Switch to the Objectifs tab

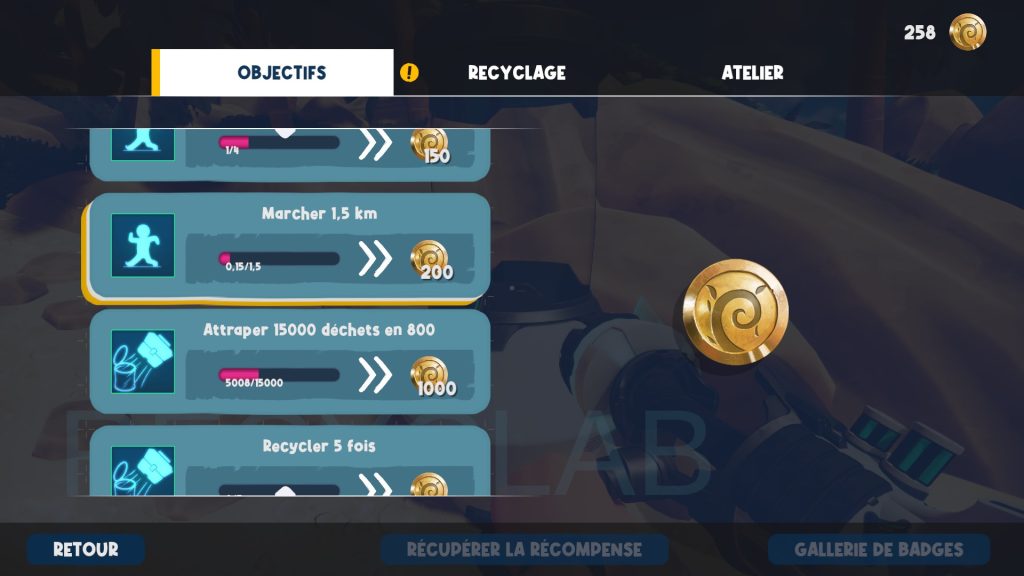pos(281,73)
